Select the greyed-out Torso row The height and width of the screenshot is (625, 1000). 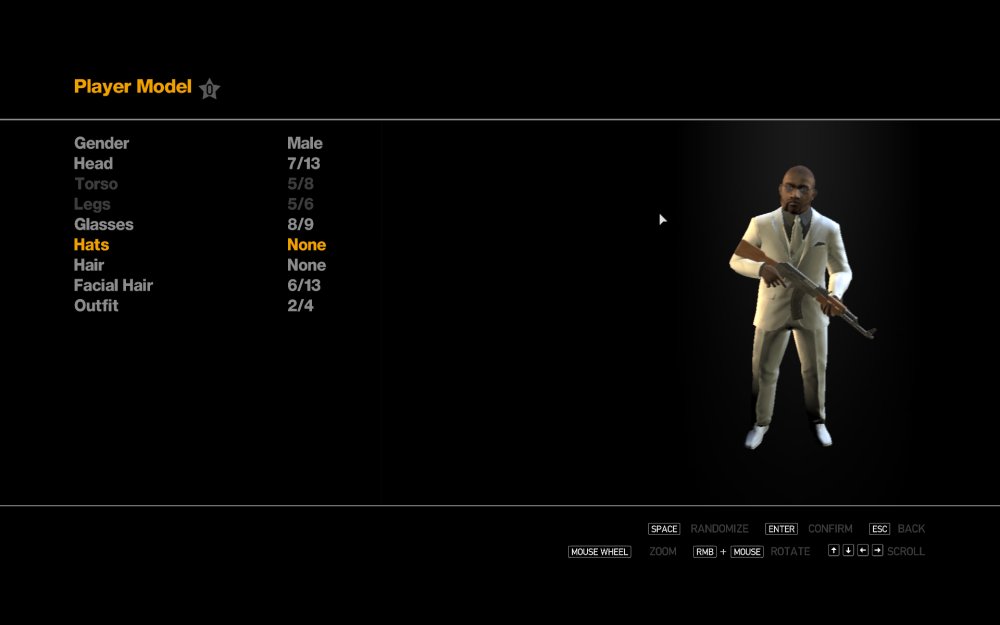tap(96, 184)
